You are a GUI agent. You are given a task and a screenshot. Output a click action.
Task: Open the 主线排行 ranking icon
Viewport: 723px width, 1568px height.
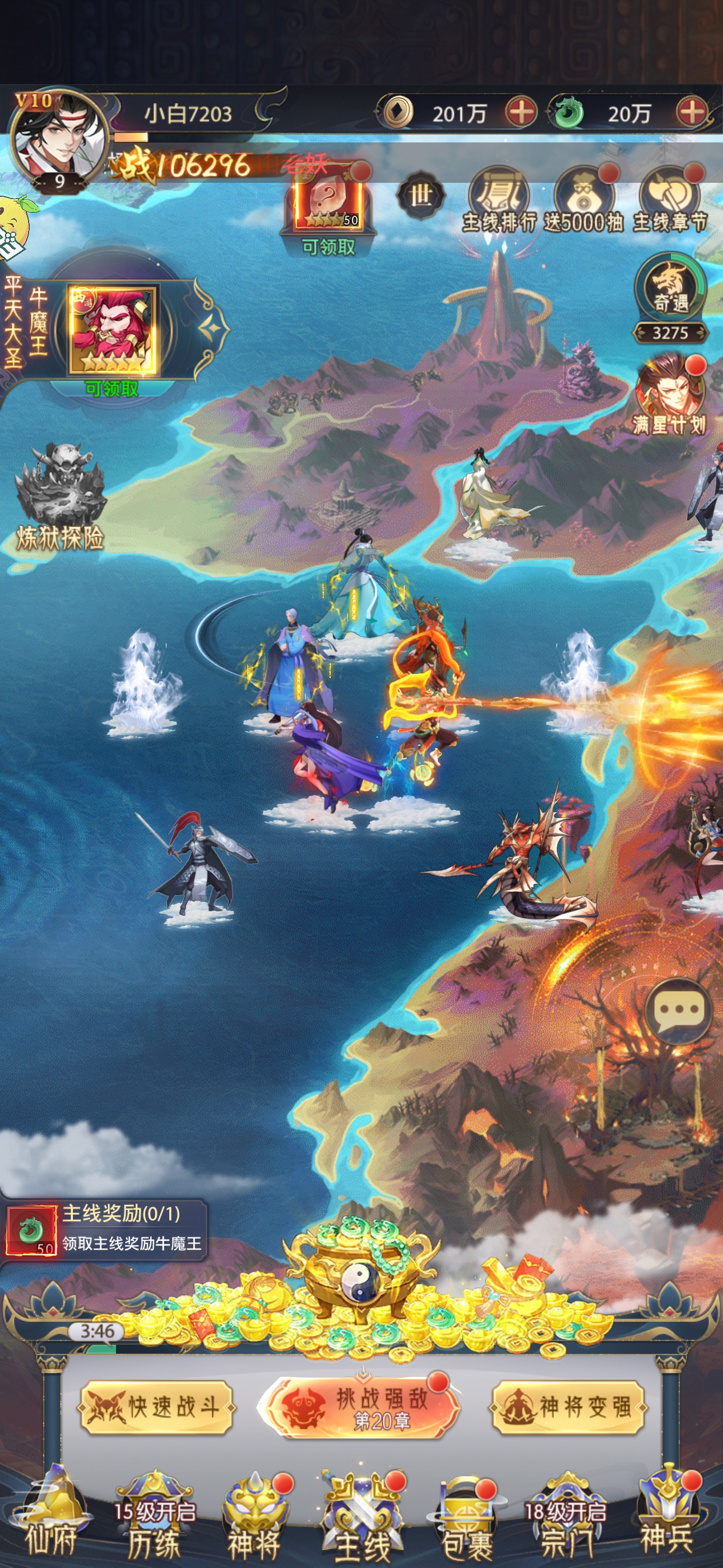click(x=498, y=201)
